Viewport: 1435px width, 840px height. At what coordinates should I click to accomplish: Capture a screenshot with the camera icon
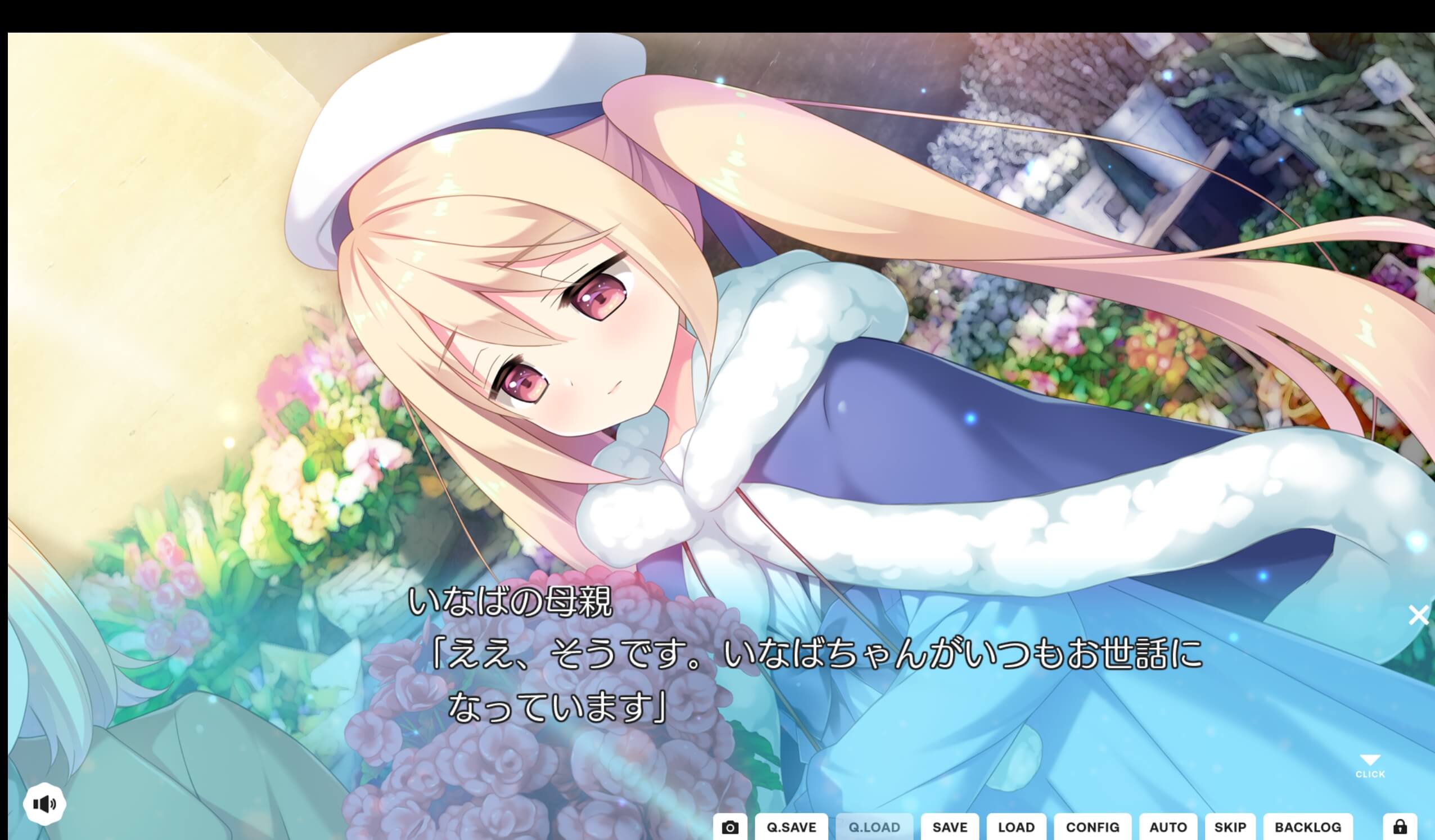click(x=731, y=826)
